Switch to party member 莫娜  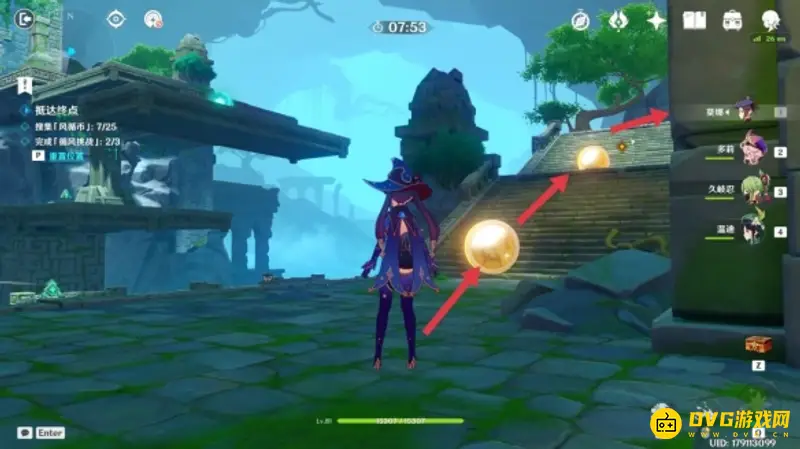[744, 110]
